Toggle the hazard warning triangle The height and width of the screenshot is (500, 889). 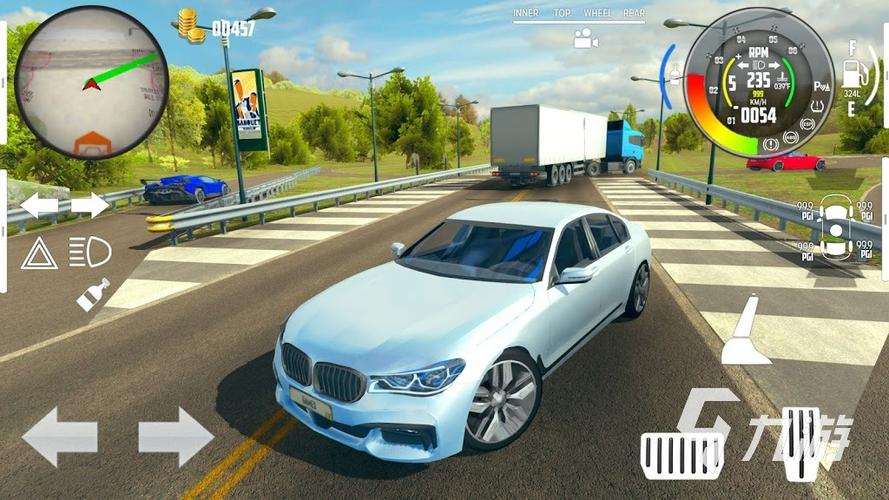(39, 254)
